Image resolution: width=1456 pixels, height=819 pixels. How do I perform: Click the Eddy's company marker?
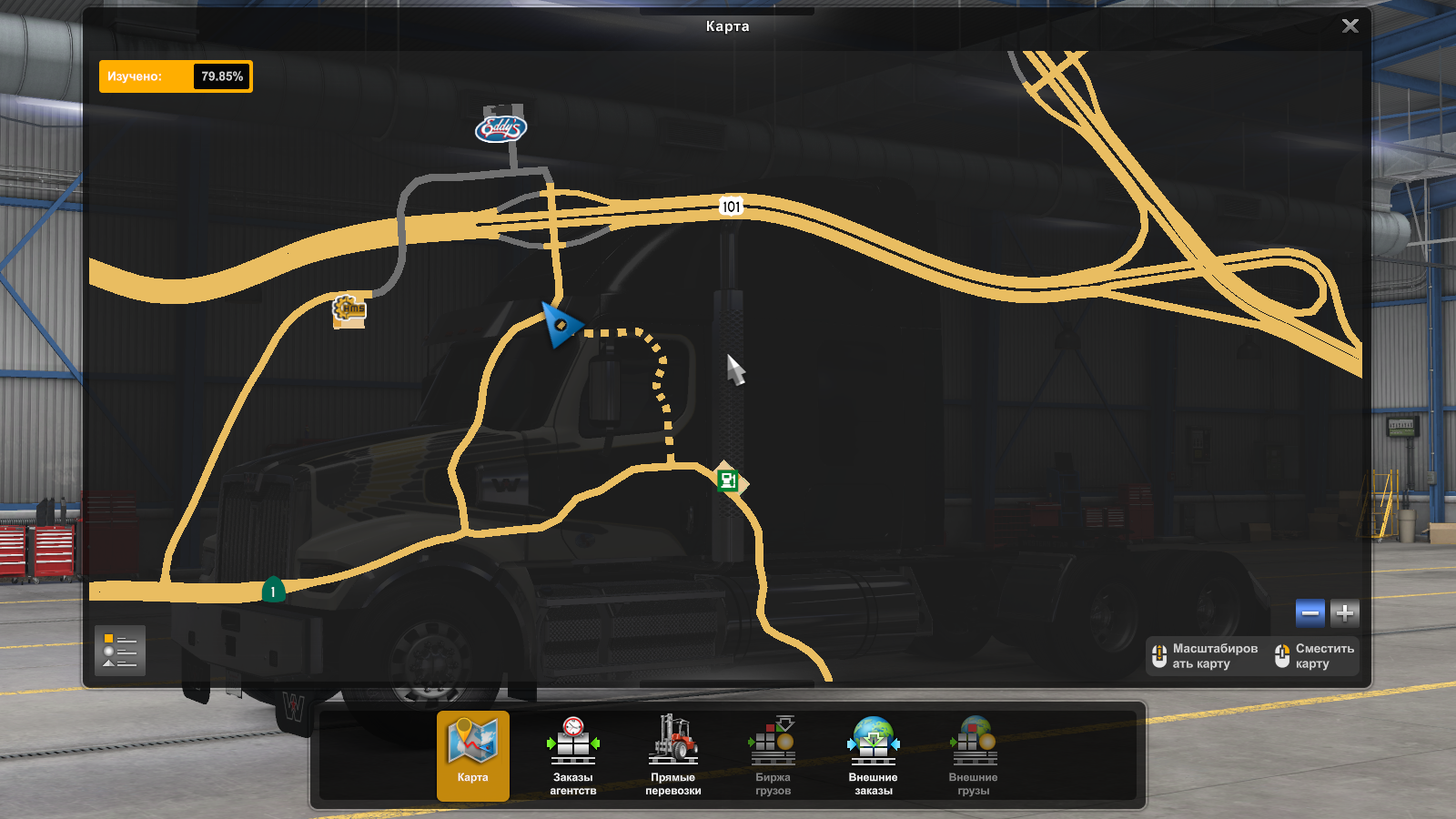click(501, 128)
